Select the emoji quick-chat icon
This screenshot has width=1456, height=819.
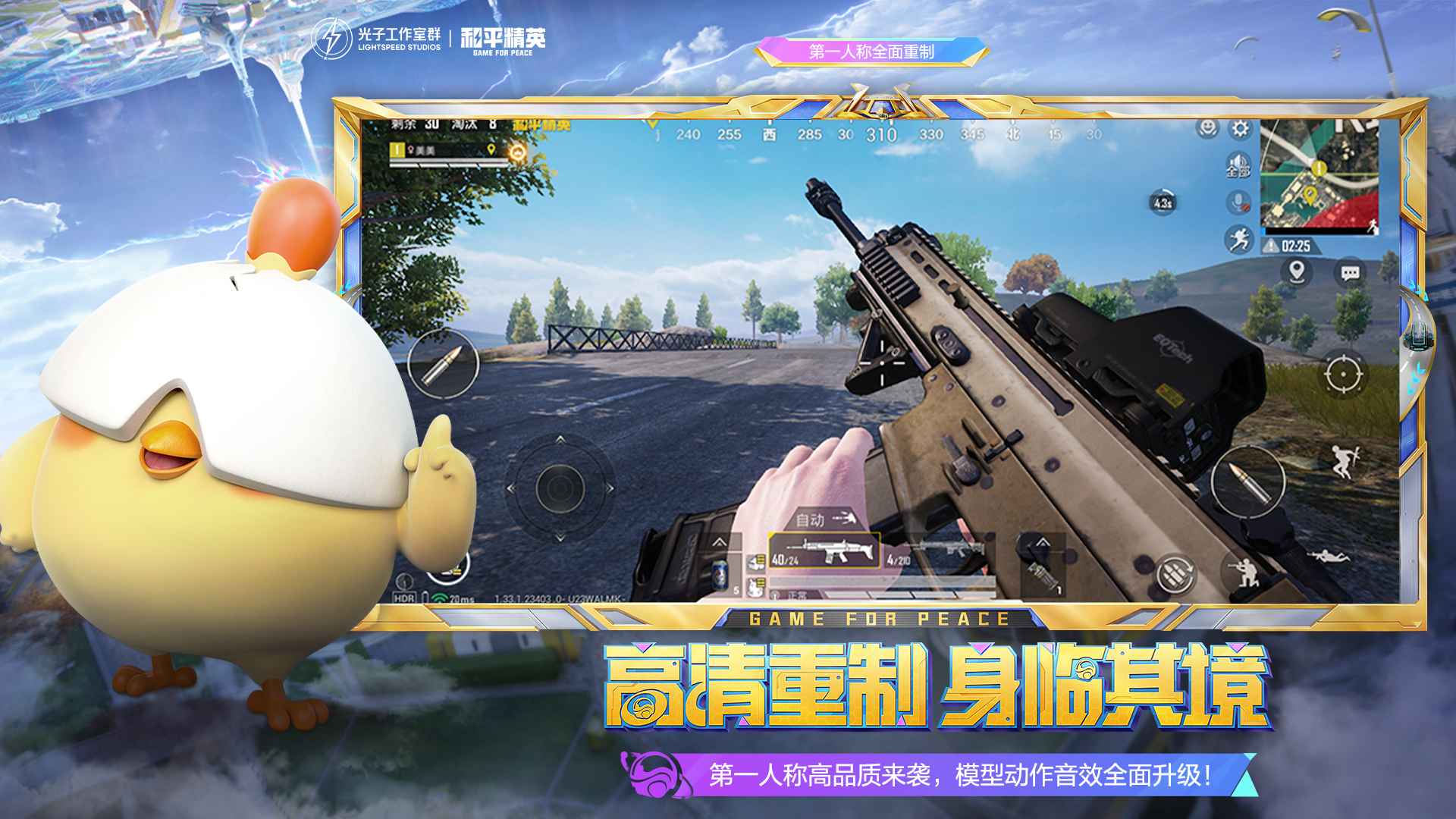point(1209,129)
